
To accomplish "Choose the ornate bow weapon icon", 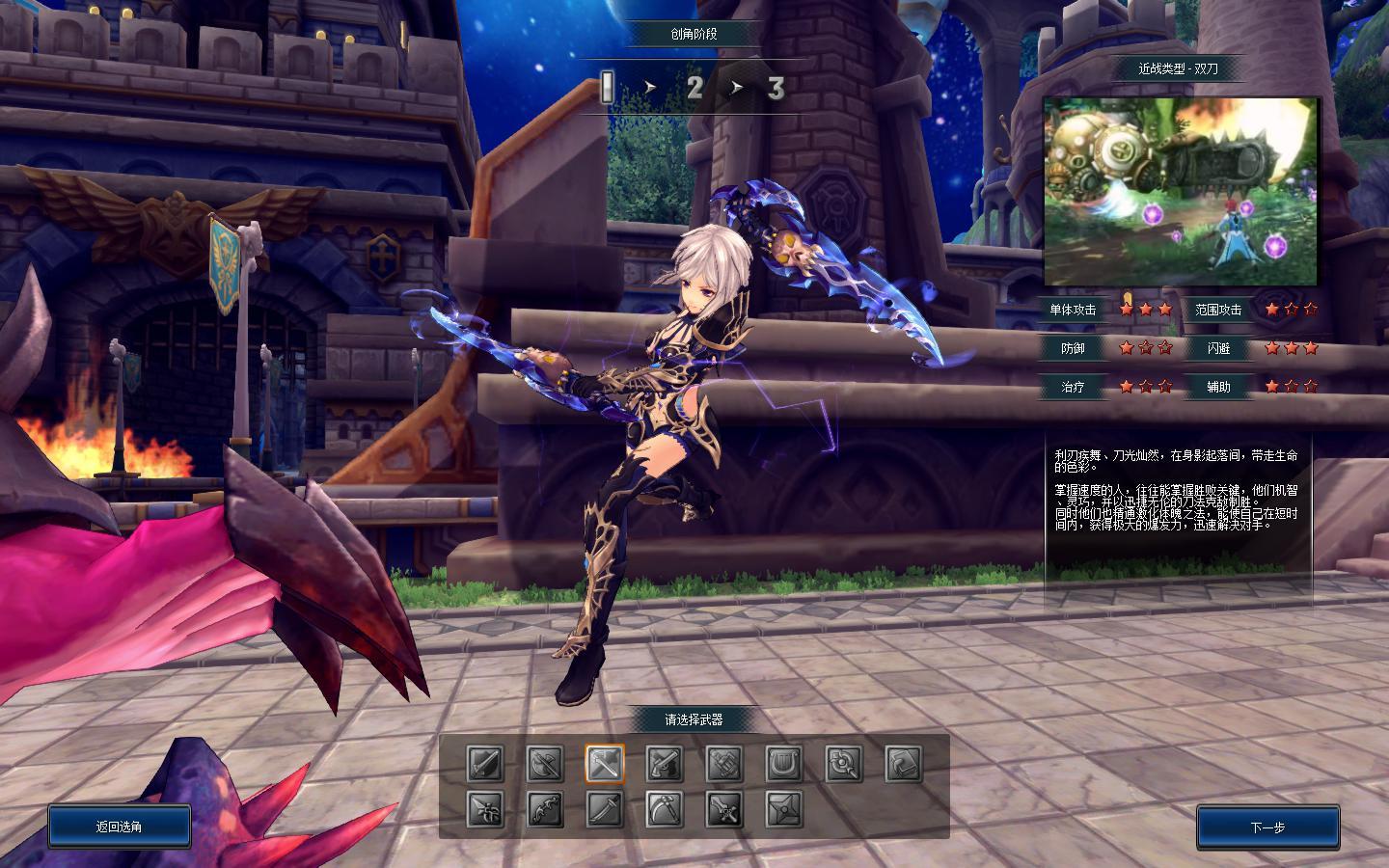I will point(545,809).
